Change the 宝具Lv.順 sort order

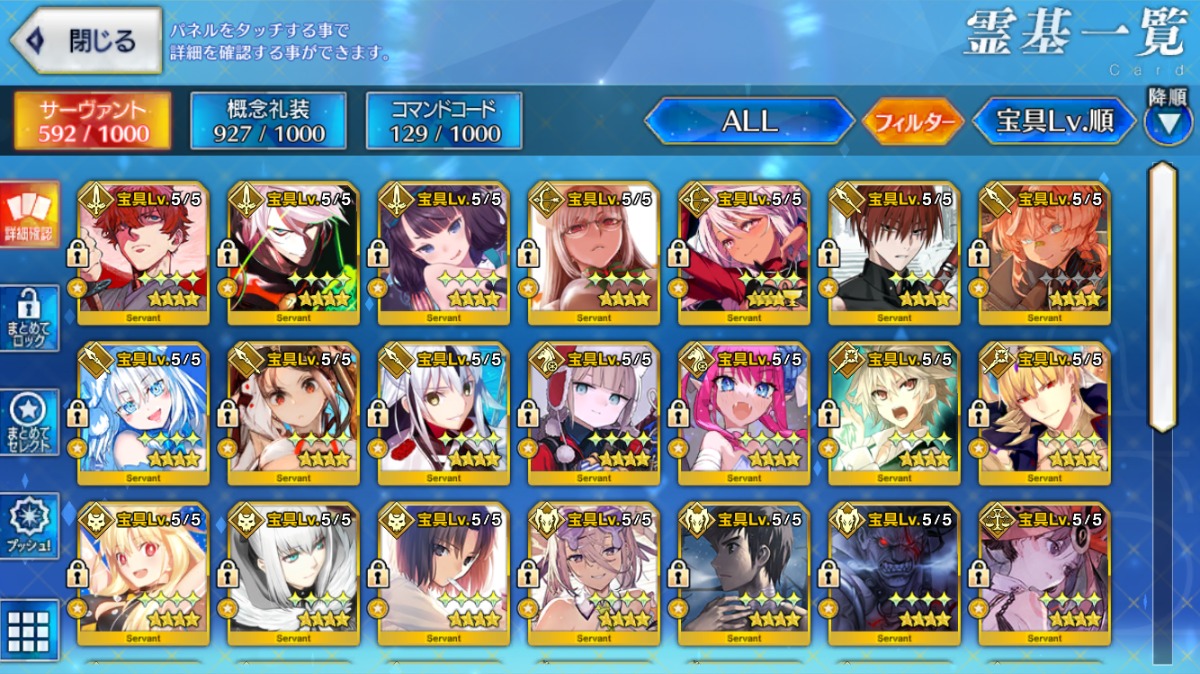pyautogui.click(x=1054, y=122)
